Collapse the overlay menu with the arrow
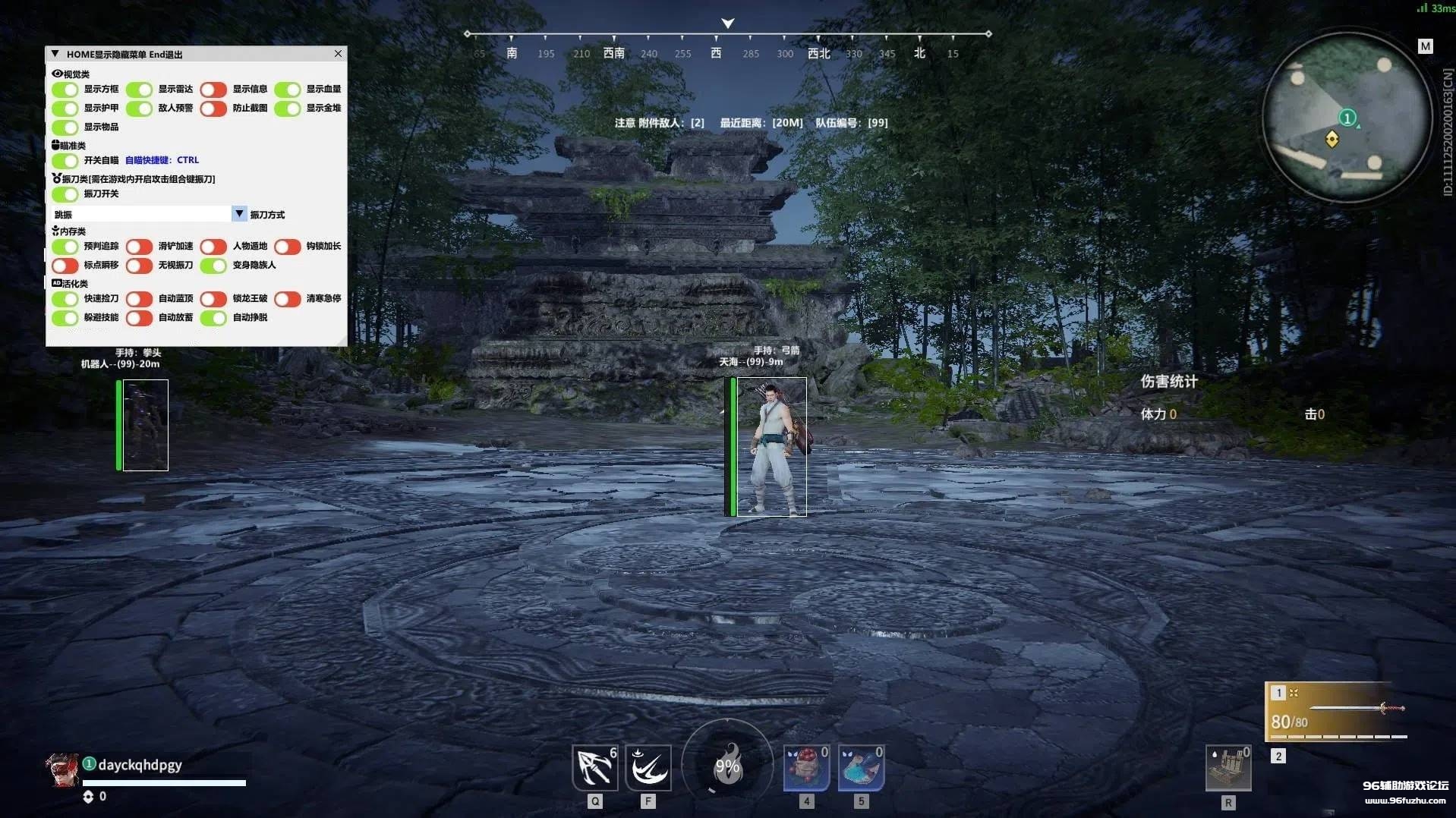 pyautogui.click(x=55, y=54)
